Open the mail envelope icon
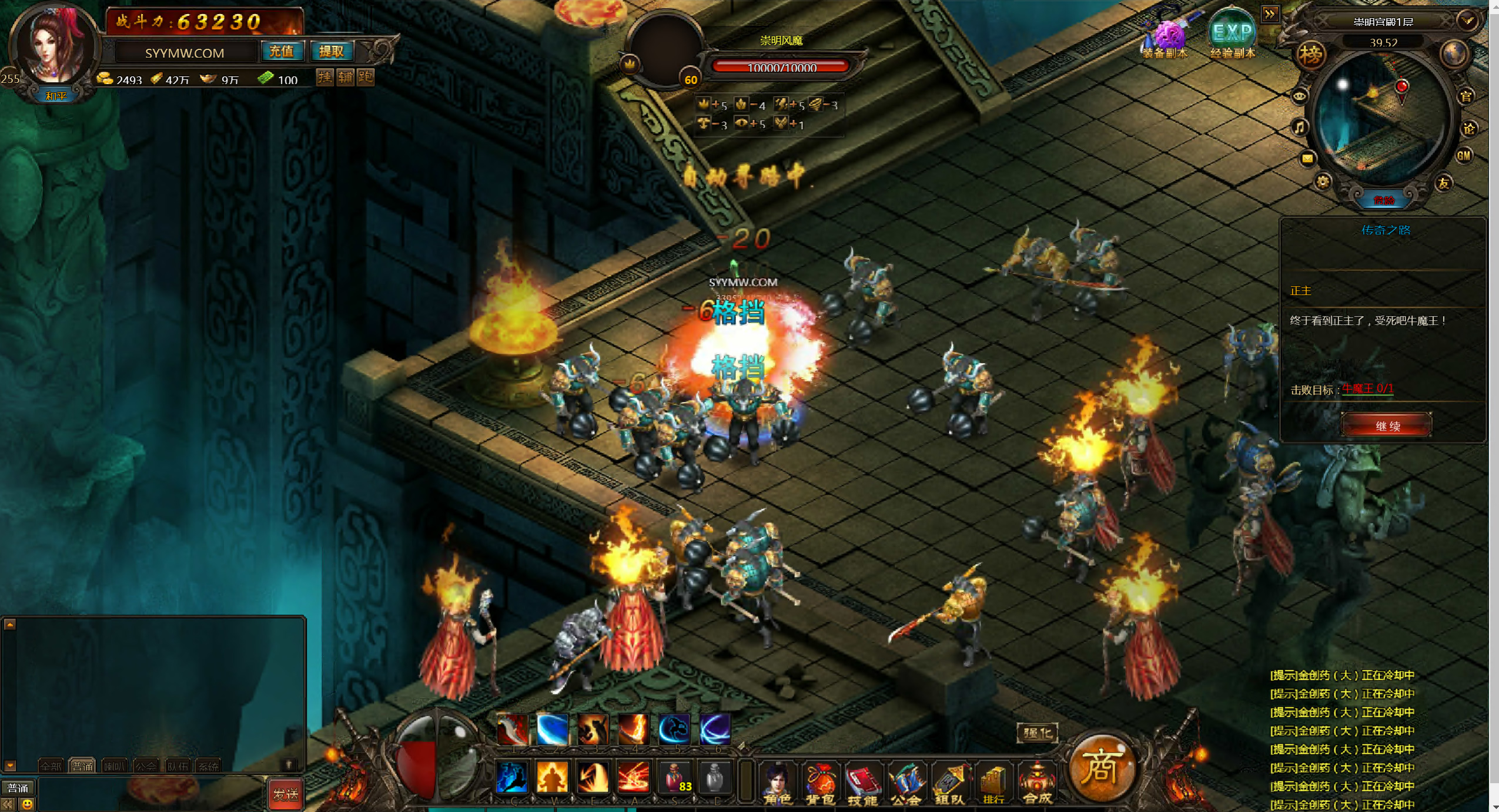 1307,158
